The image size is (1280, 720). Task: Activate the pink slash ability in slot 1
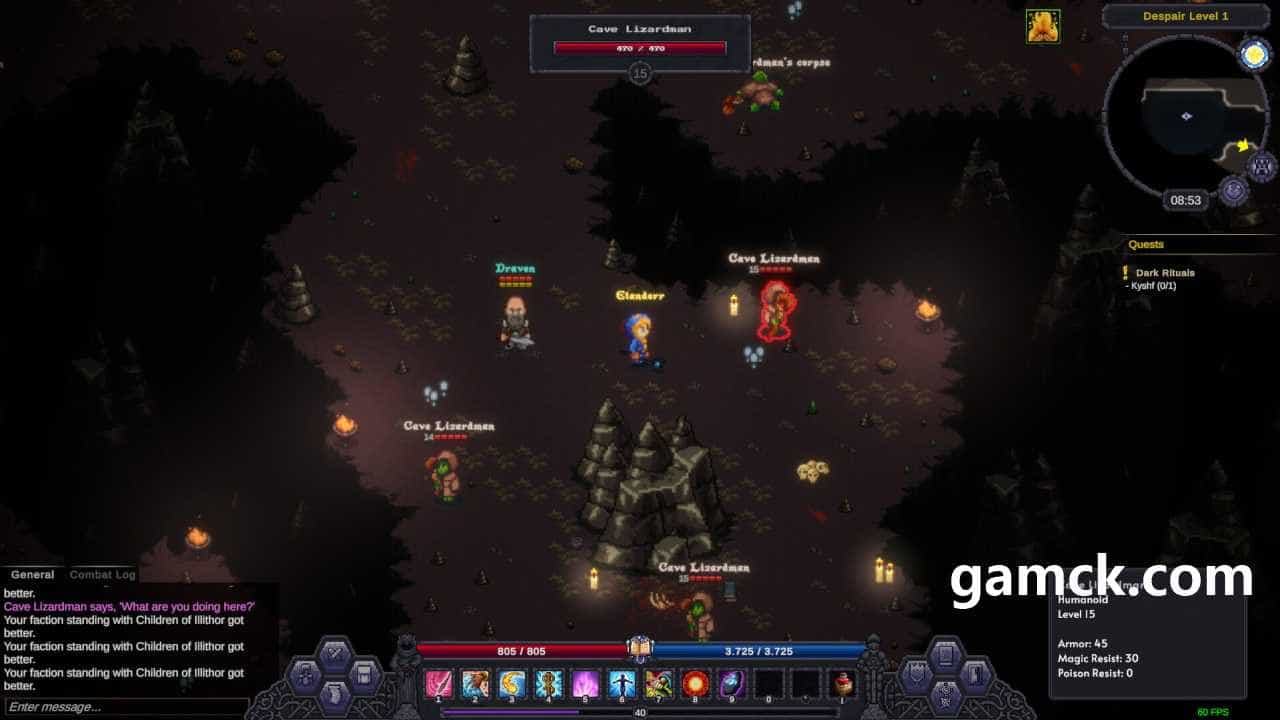(x=438, y=684)
